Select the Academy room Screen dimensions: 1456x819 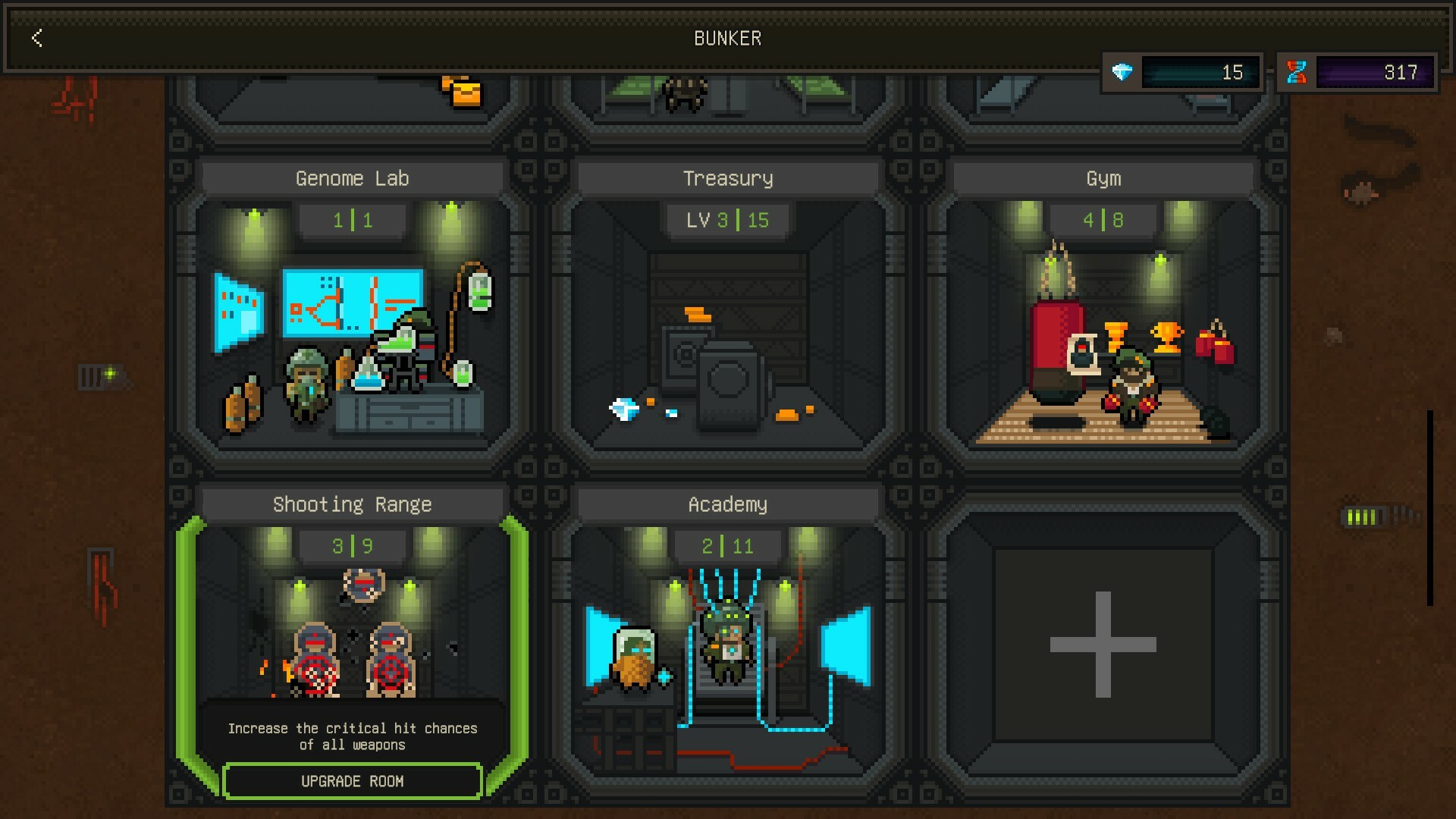point(727,645)
